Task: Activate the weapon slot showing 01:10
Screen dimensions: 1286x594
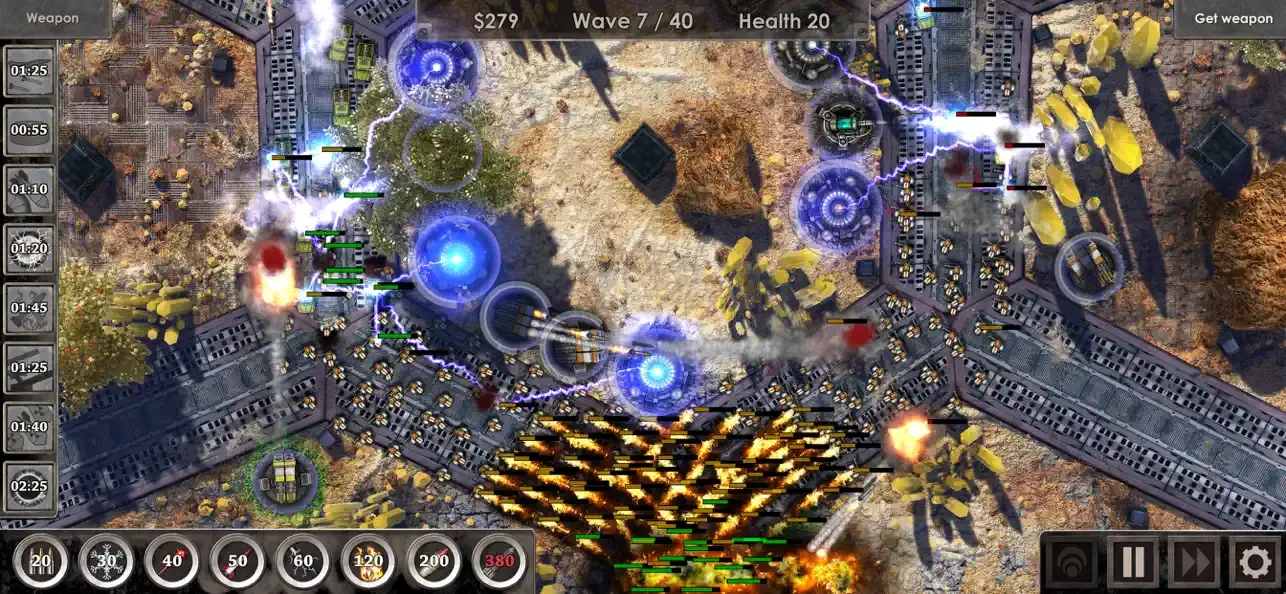Action: [29, 189]
